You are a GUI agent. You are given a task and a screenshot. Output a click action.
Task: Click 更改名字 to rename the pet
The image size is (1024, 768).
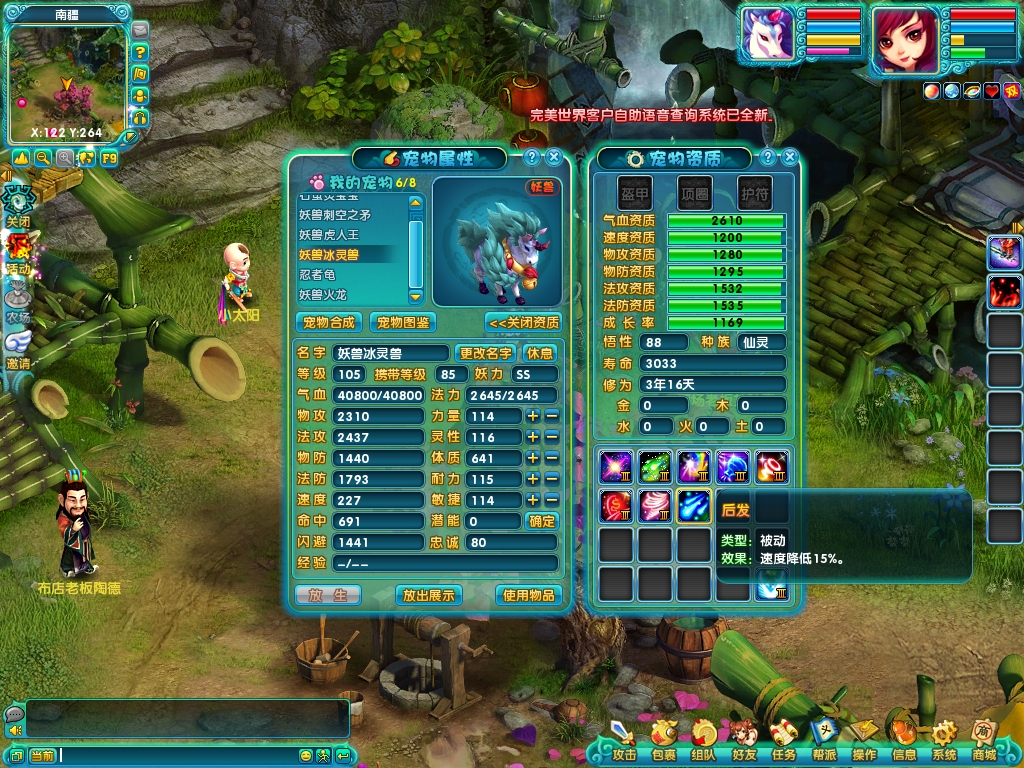pos(486,353)
